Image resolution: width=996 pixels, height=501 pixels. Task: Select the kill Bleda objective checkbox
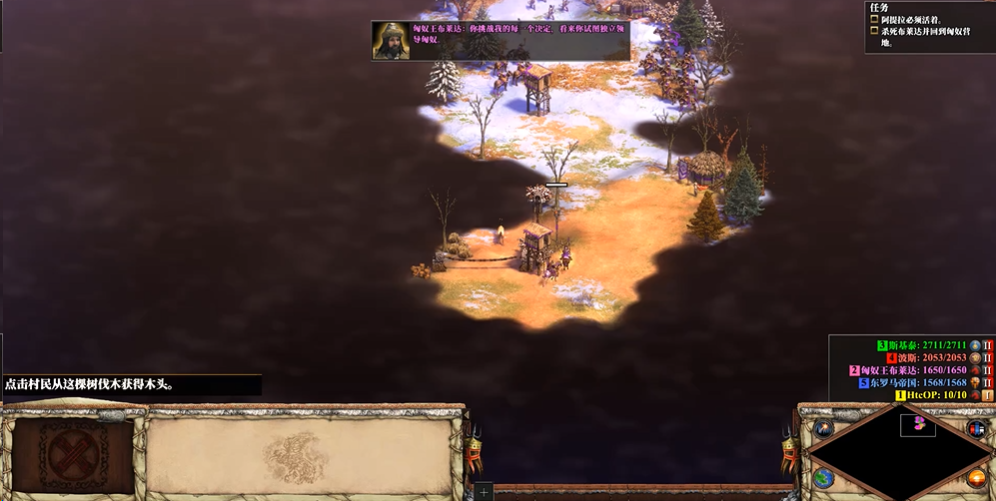pos(875,31)
